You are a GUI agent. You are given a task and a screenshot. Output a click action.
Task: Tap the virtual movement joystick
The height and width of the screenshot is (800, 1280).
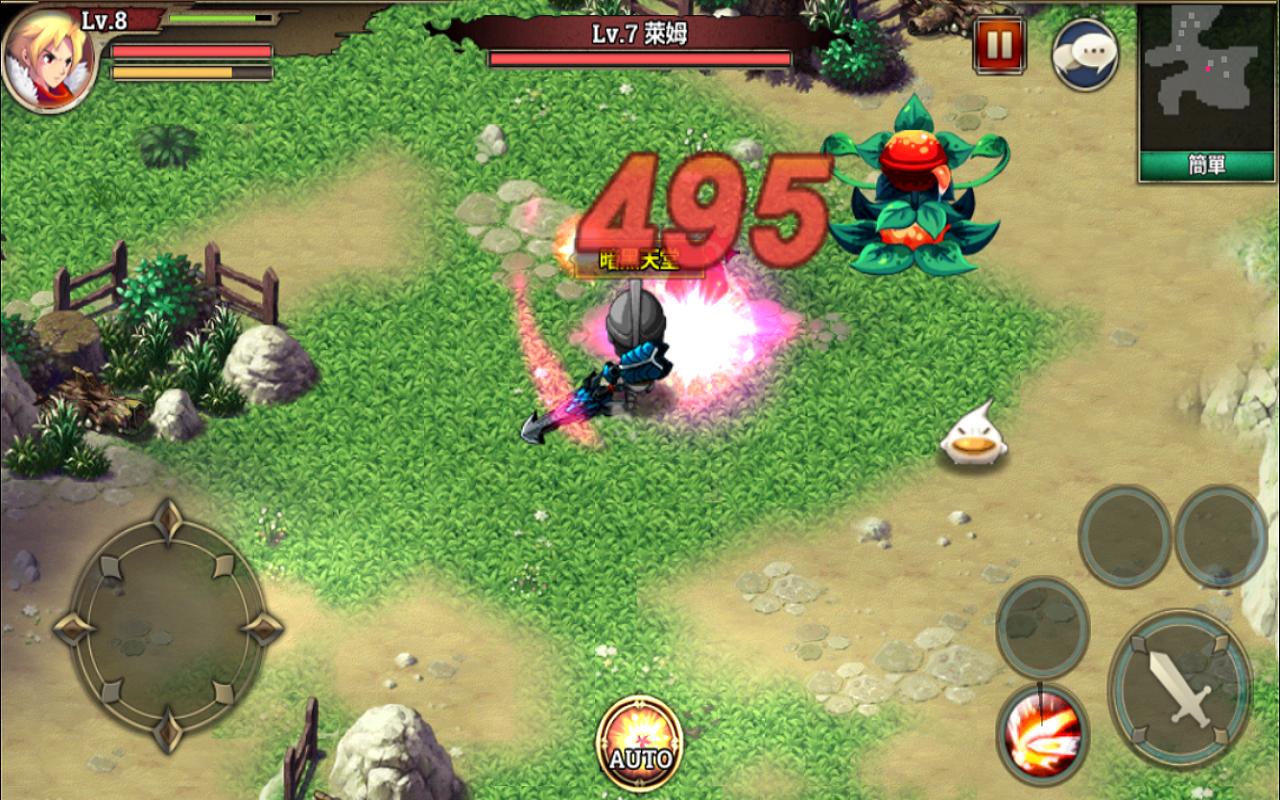coord(167,628)
